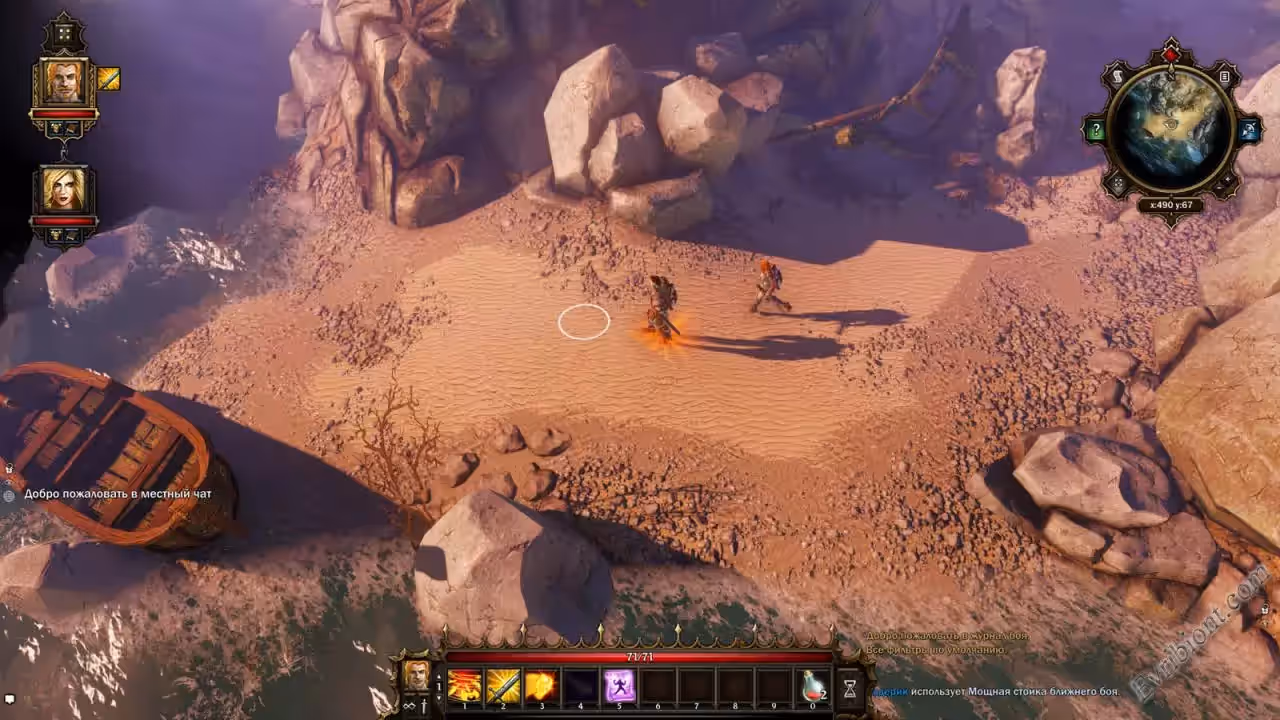Trigger the flaming fist skill in slot 3

click(x=542, y=686)
